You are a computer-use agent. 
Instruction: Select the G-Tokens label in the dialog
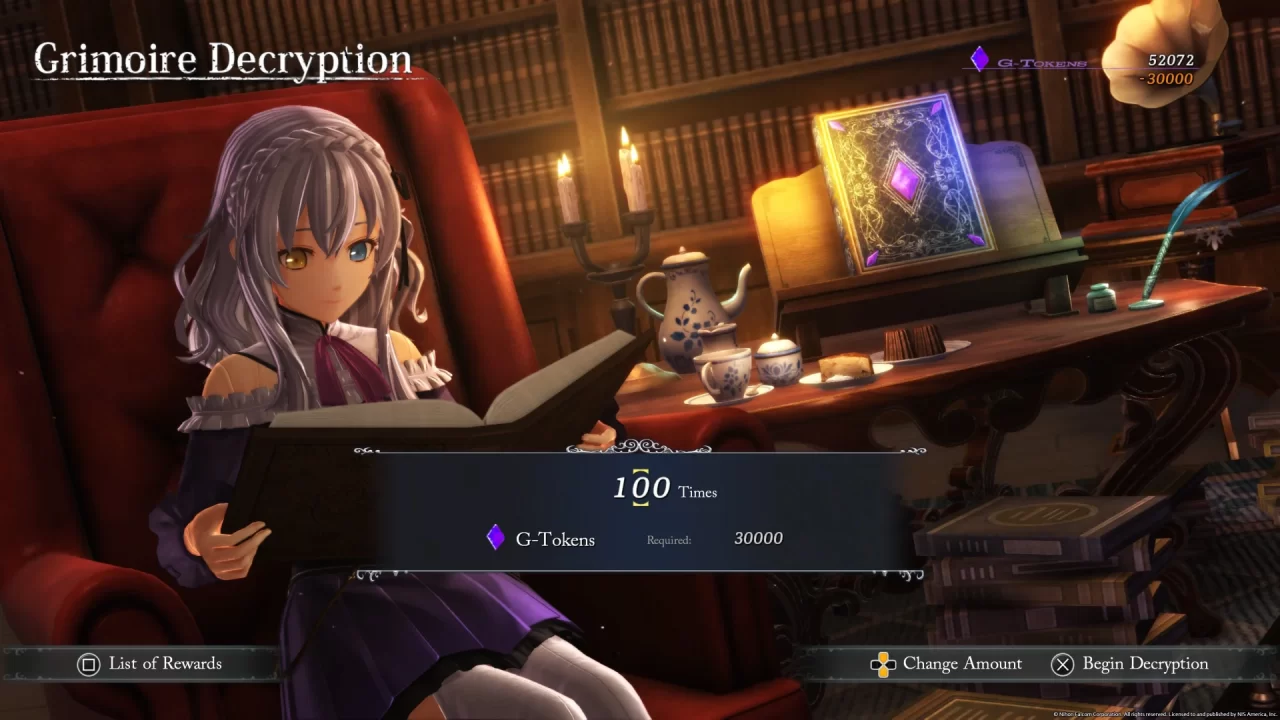(555, 539)
